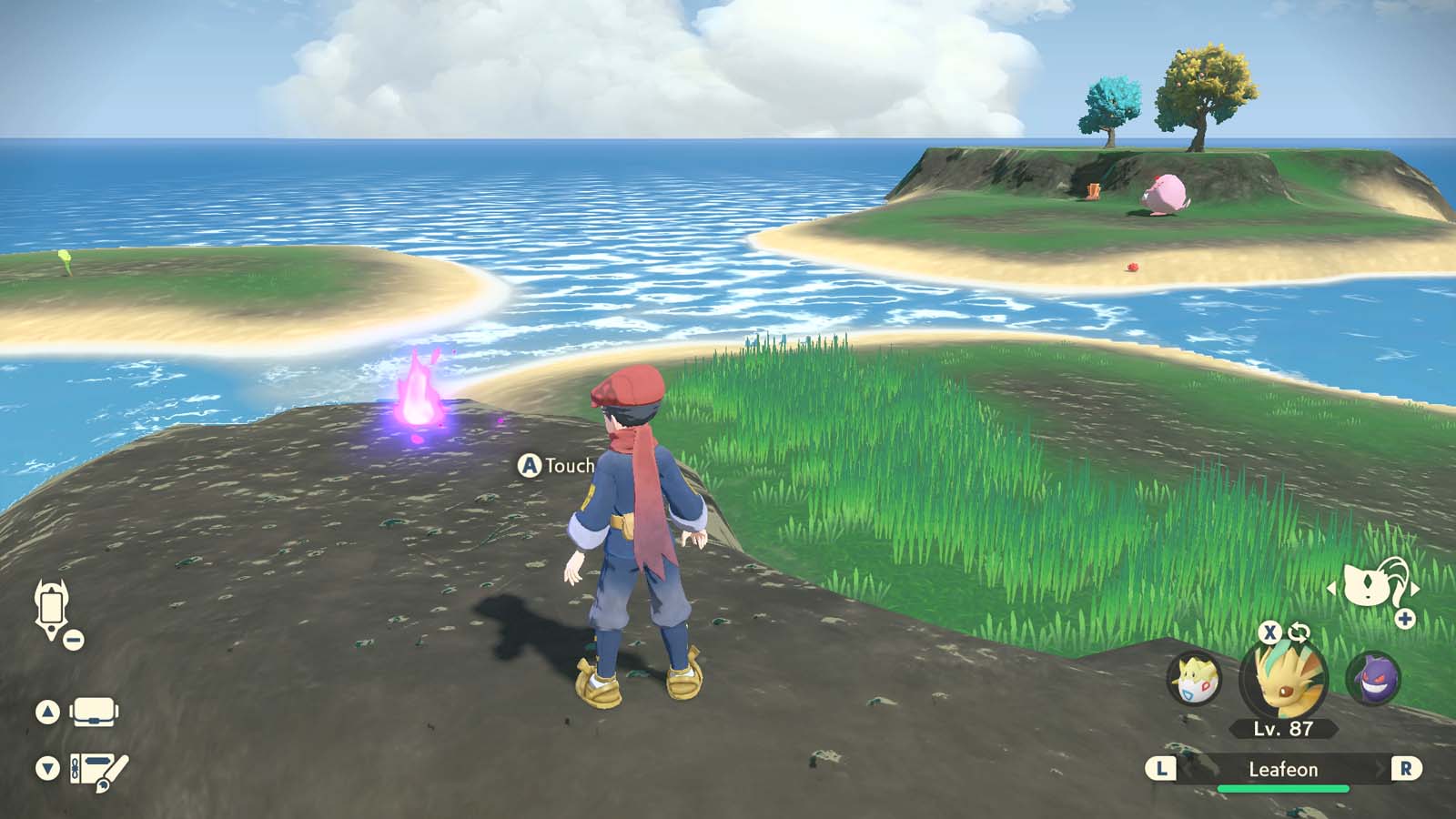1456x819 pixels.
Task: Select the Arc Phone icon
Action: (x=51, y=608)
